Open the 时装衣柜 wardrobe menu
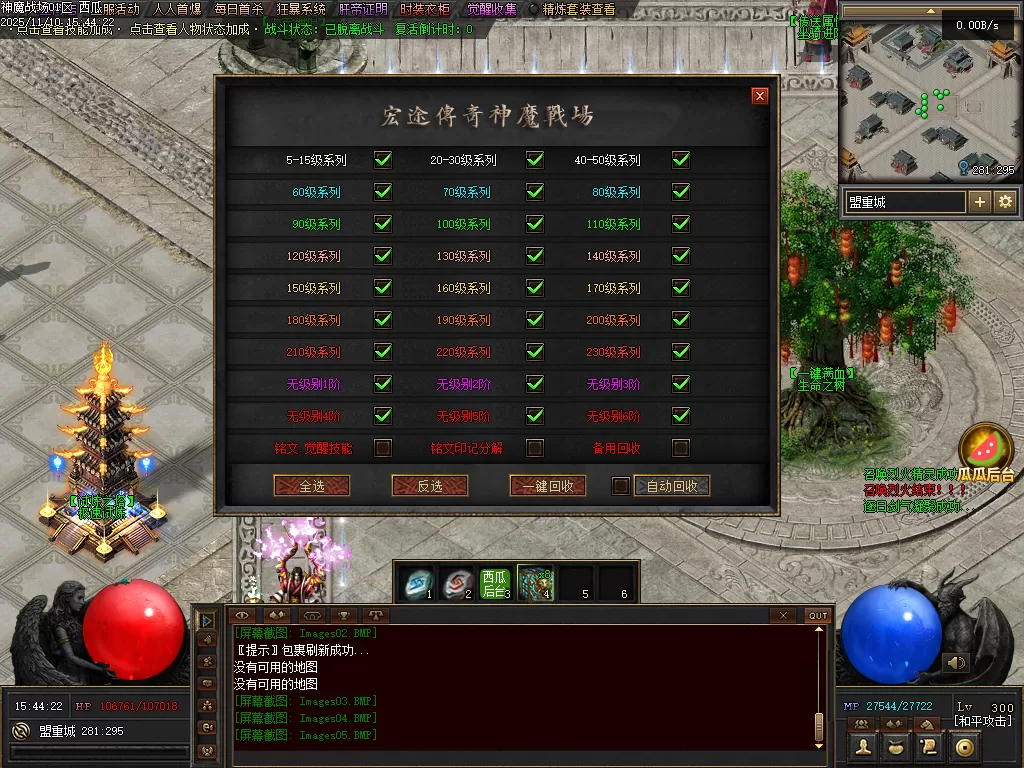The image size is (1024, 768). (425, 9)
